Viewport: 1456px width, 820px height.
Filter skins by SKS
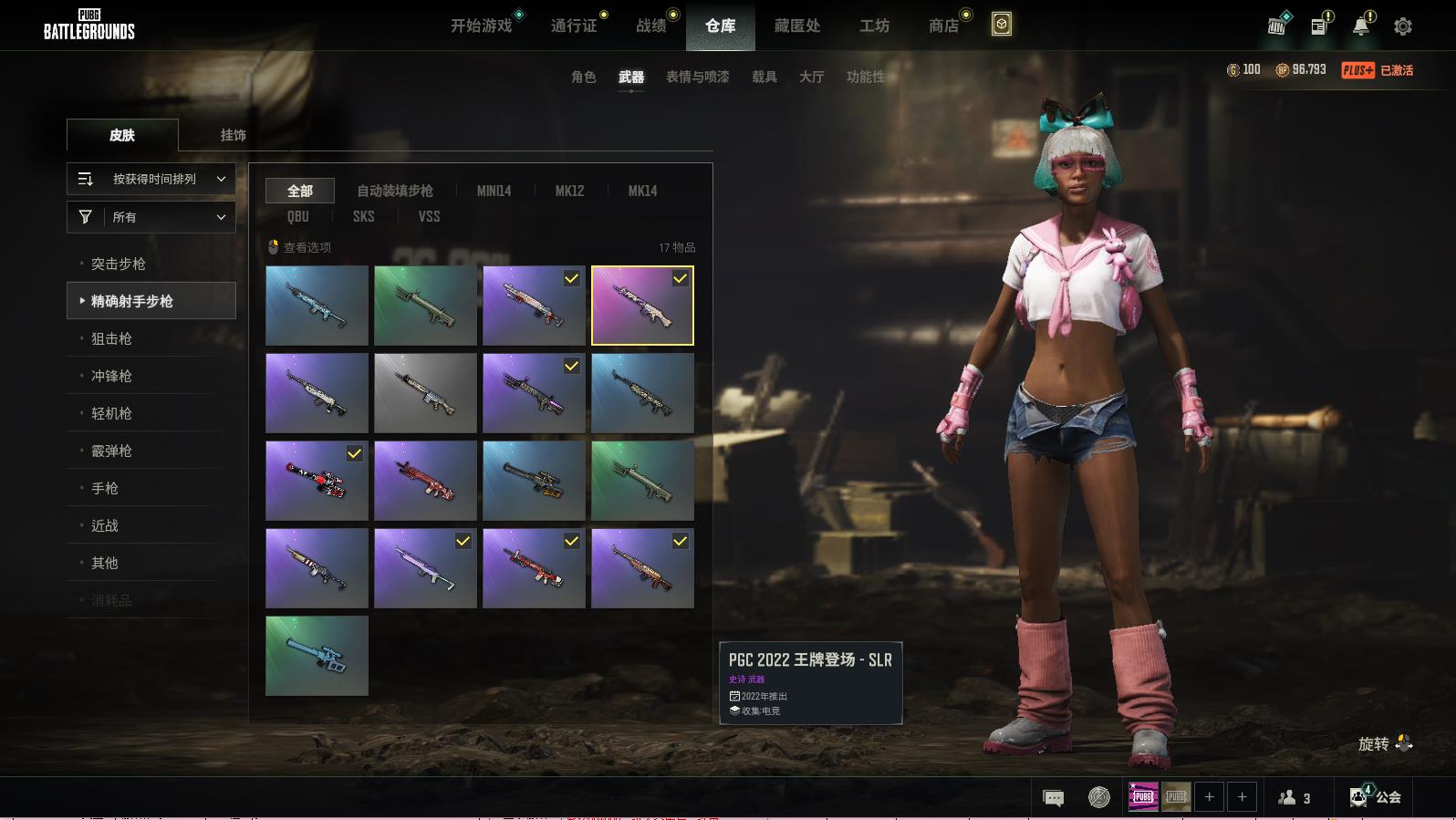point(363,216)
